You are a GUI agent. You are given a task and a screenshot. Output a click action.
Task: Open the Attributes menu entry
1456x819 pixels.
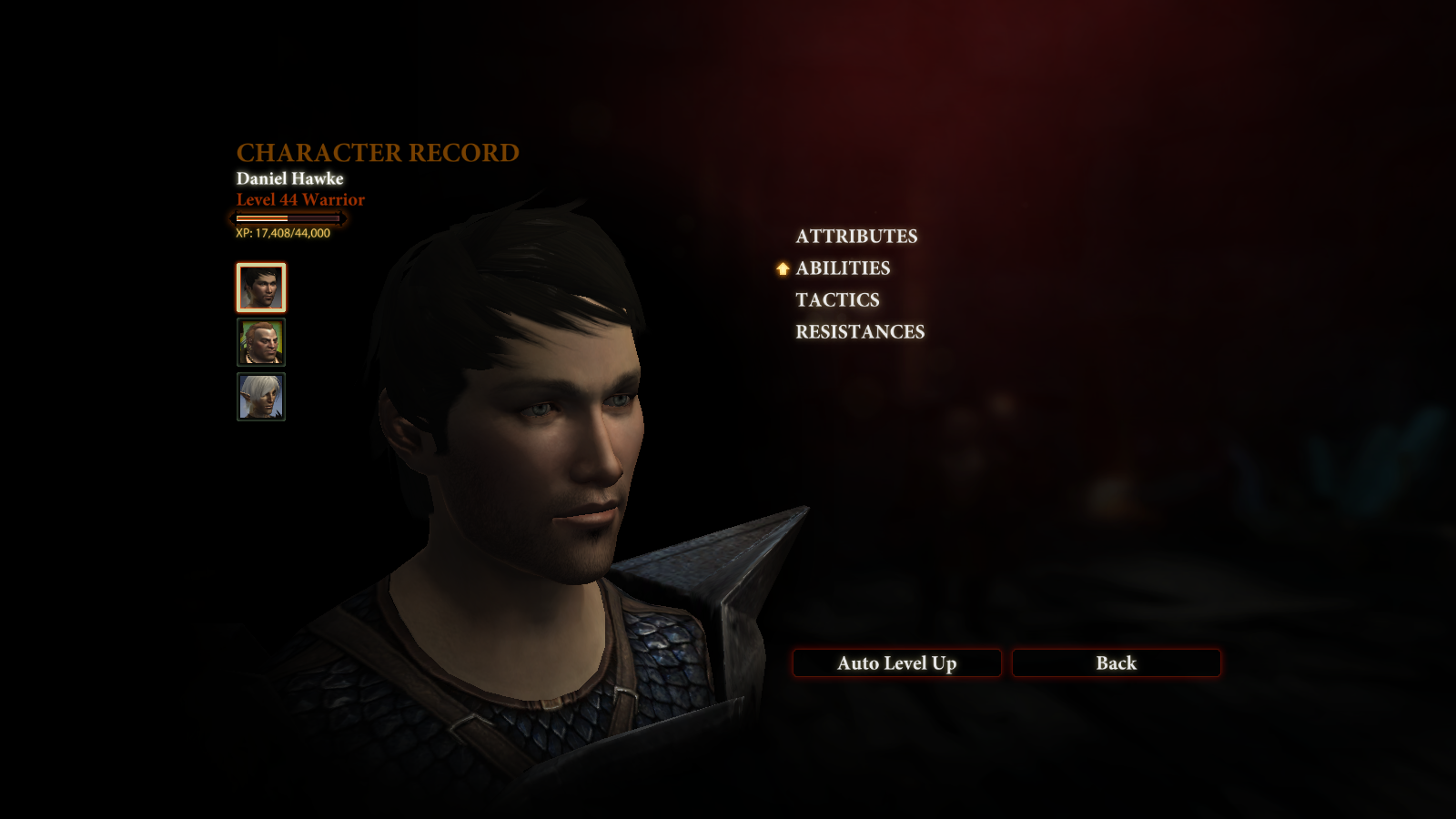pos(856,237)
